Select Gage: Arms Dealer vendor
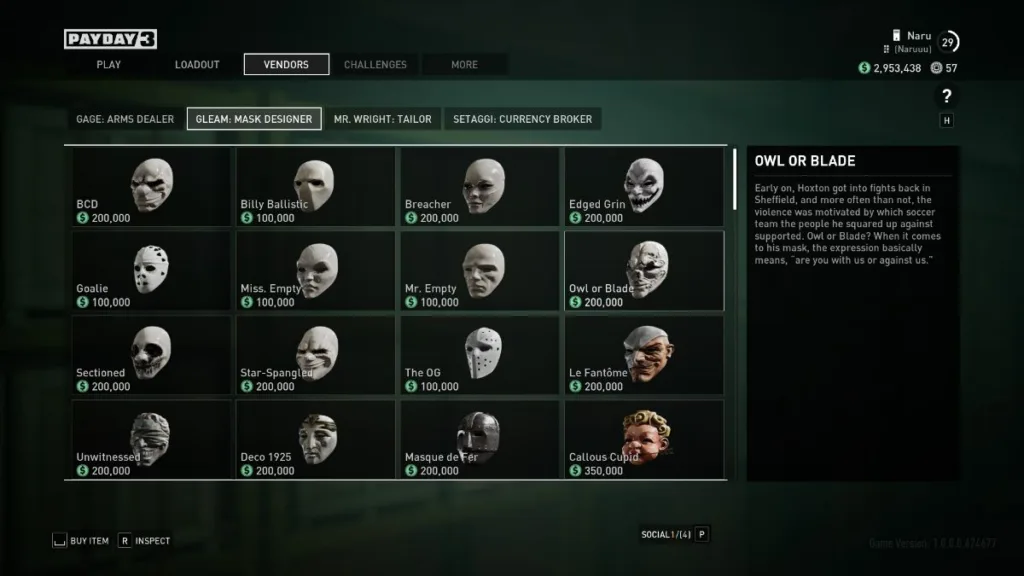 125,119
